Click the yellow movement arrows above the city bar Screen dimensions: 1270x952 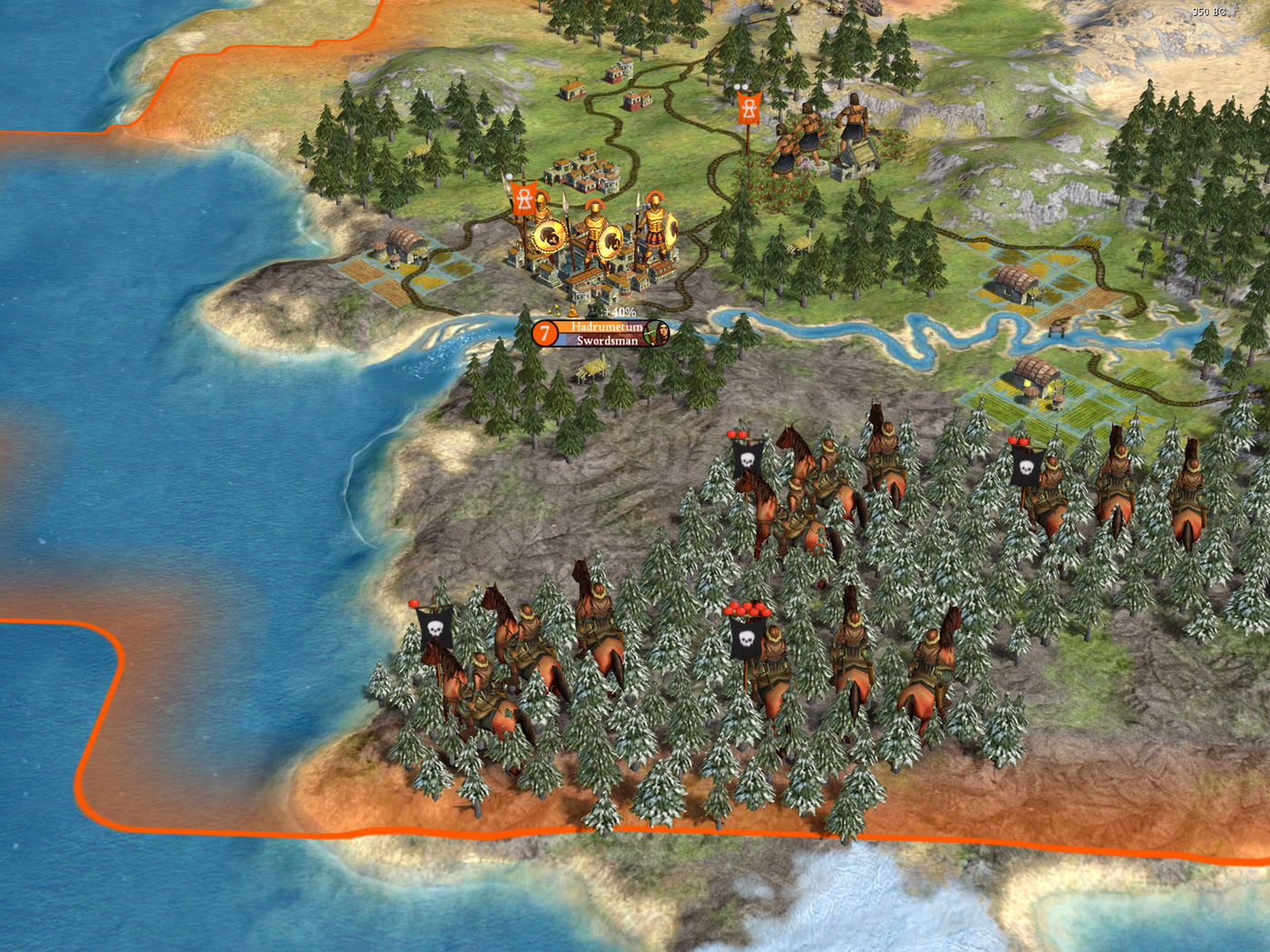click(x=554, y=311)
